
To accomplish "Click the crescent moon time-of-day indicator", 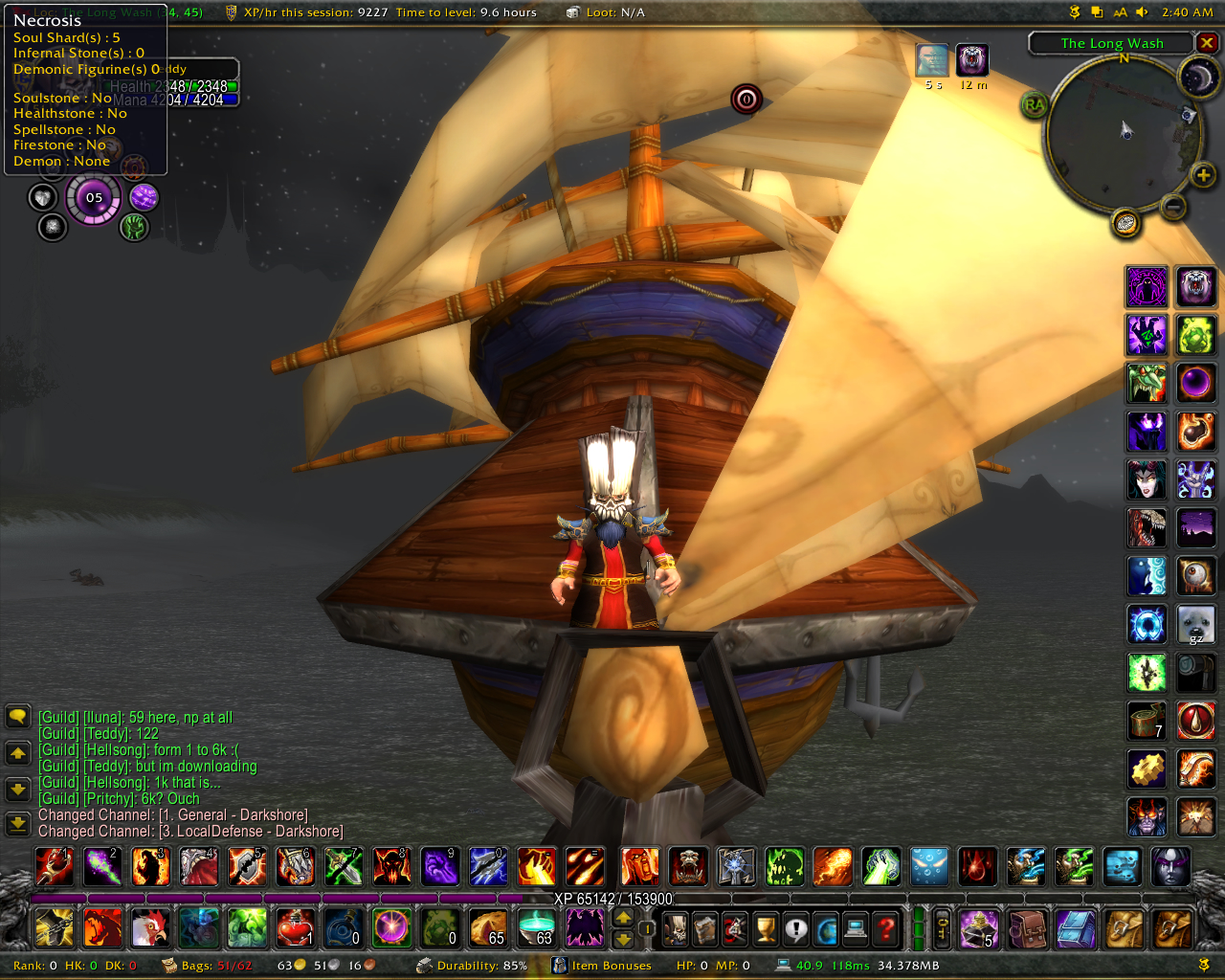I will pyautogui.click(x=1197, y=78).
